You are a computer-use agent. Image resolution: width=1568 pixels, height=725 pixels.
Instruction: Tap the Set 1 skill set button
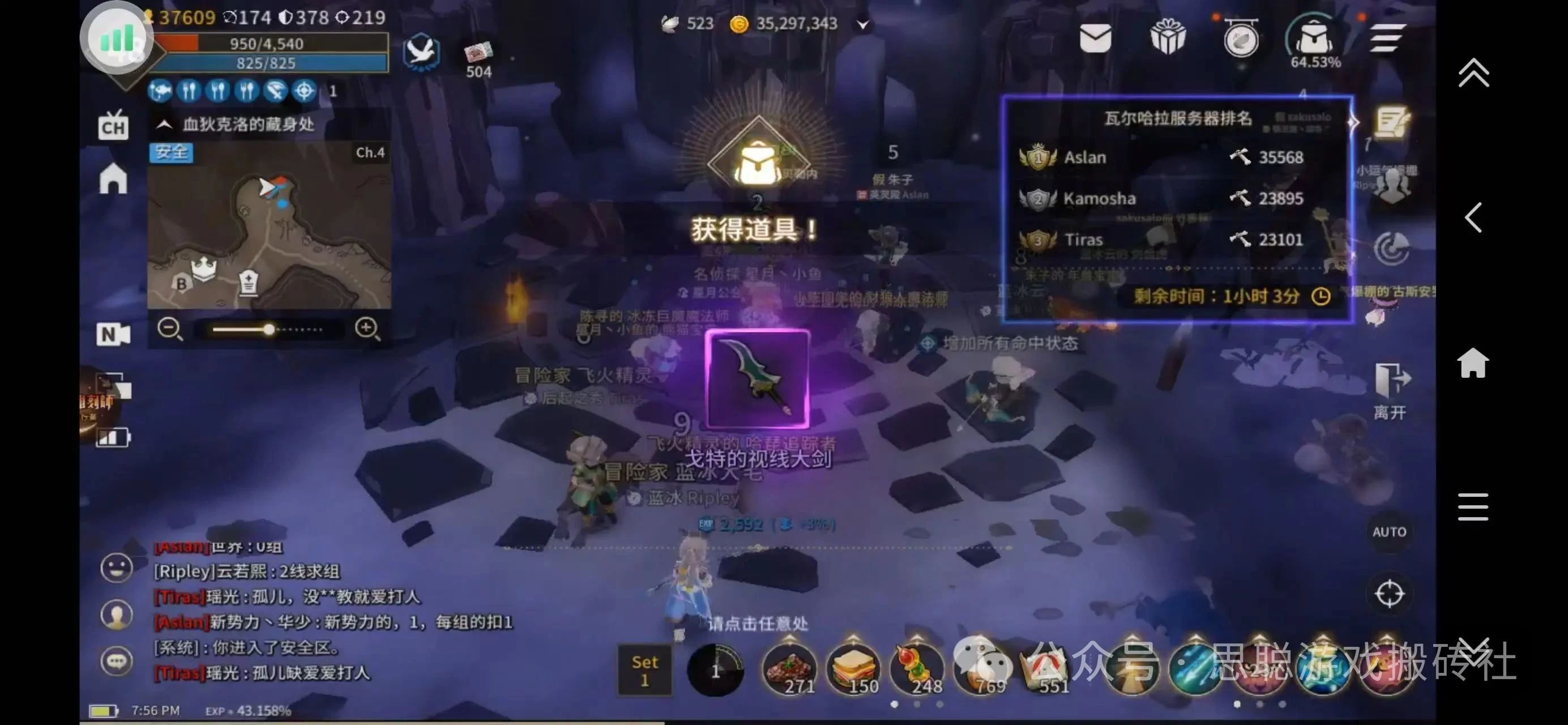(644, 671)
